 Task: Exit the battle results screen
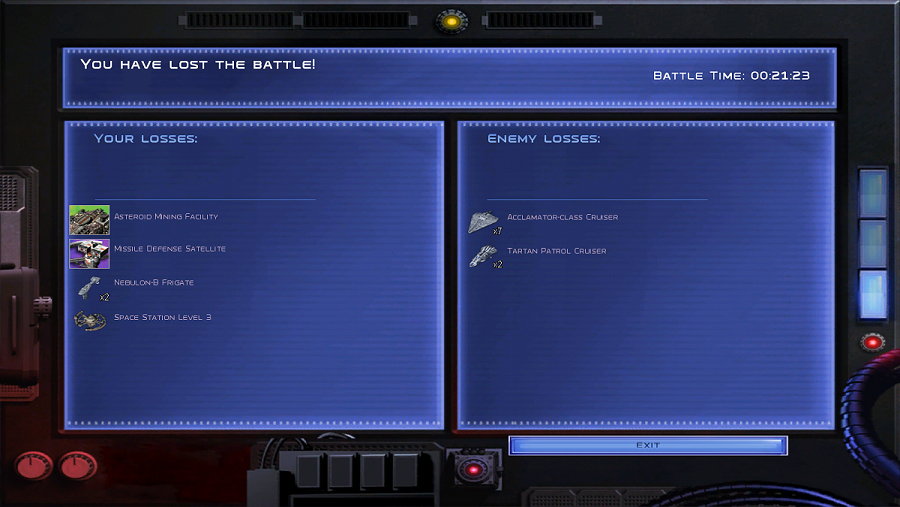tap(648, 445)
